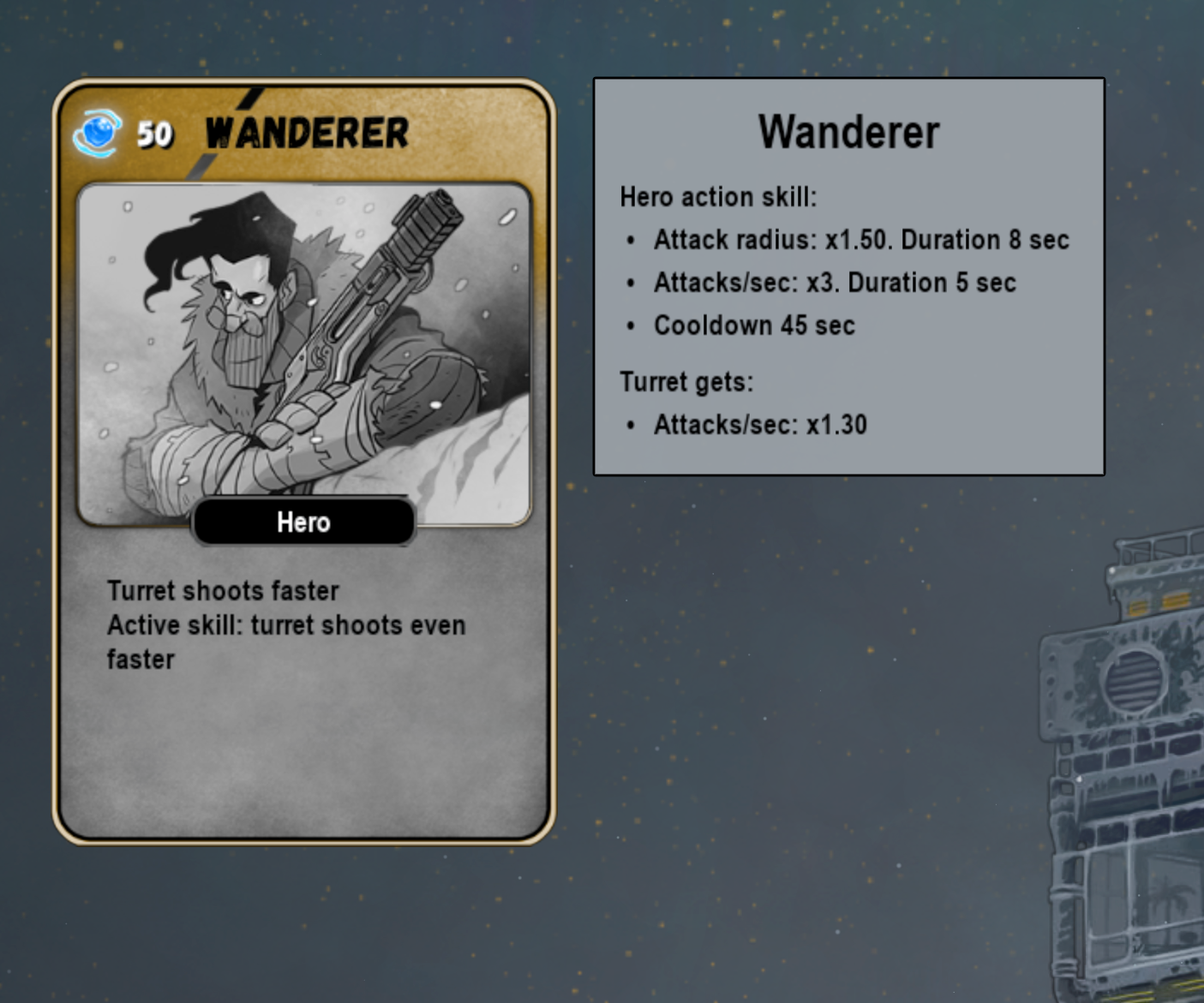Screen dimensions: 1204x1003
Task: Expand the Hero action skill section
Action: (x=720, y=197)
